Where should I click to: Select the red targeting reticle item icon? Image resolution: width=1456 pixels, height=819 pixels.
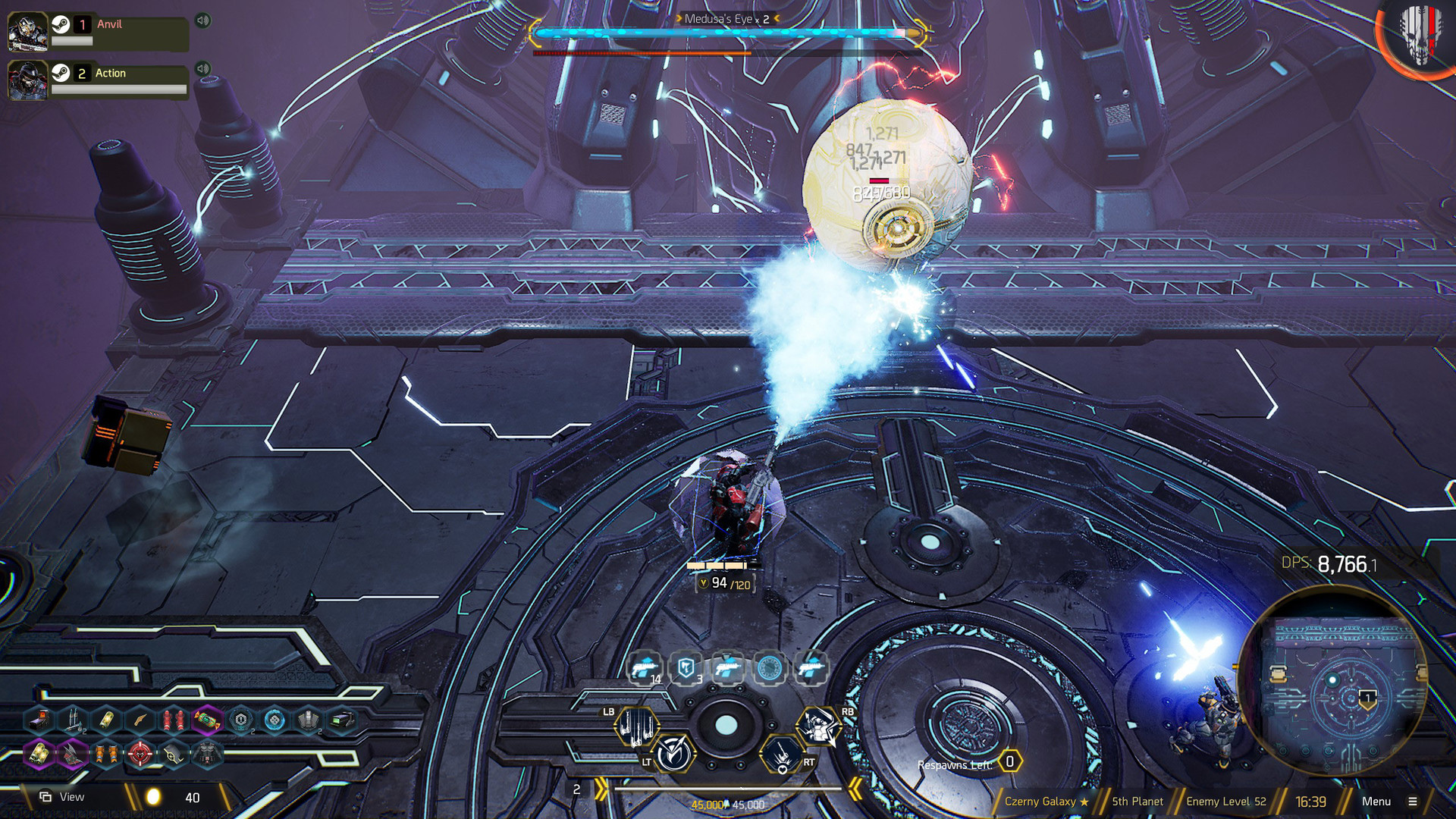139,753
